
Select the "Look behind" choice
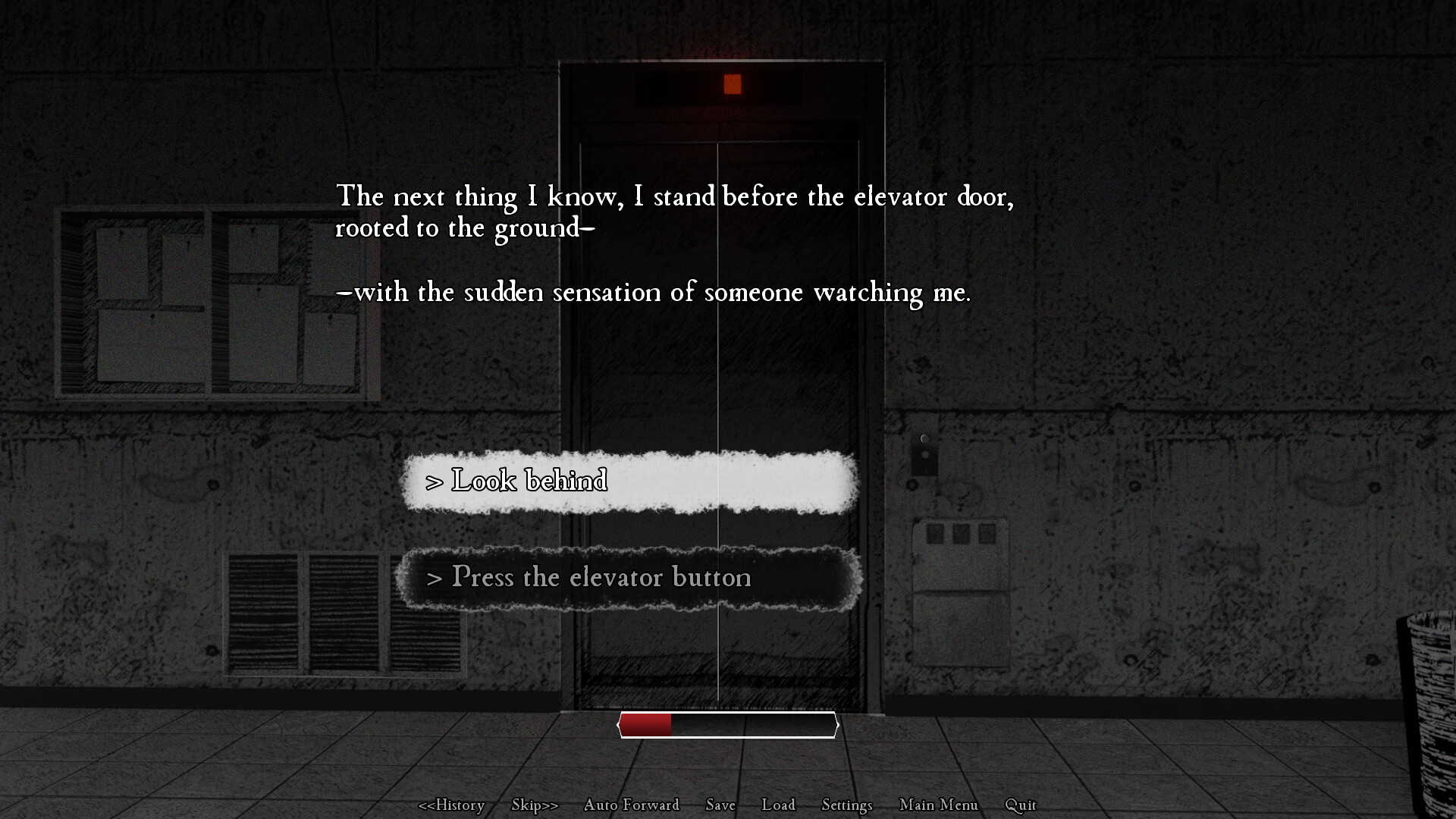click(x=629, y=481)
